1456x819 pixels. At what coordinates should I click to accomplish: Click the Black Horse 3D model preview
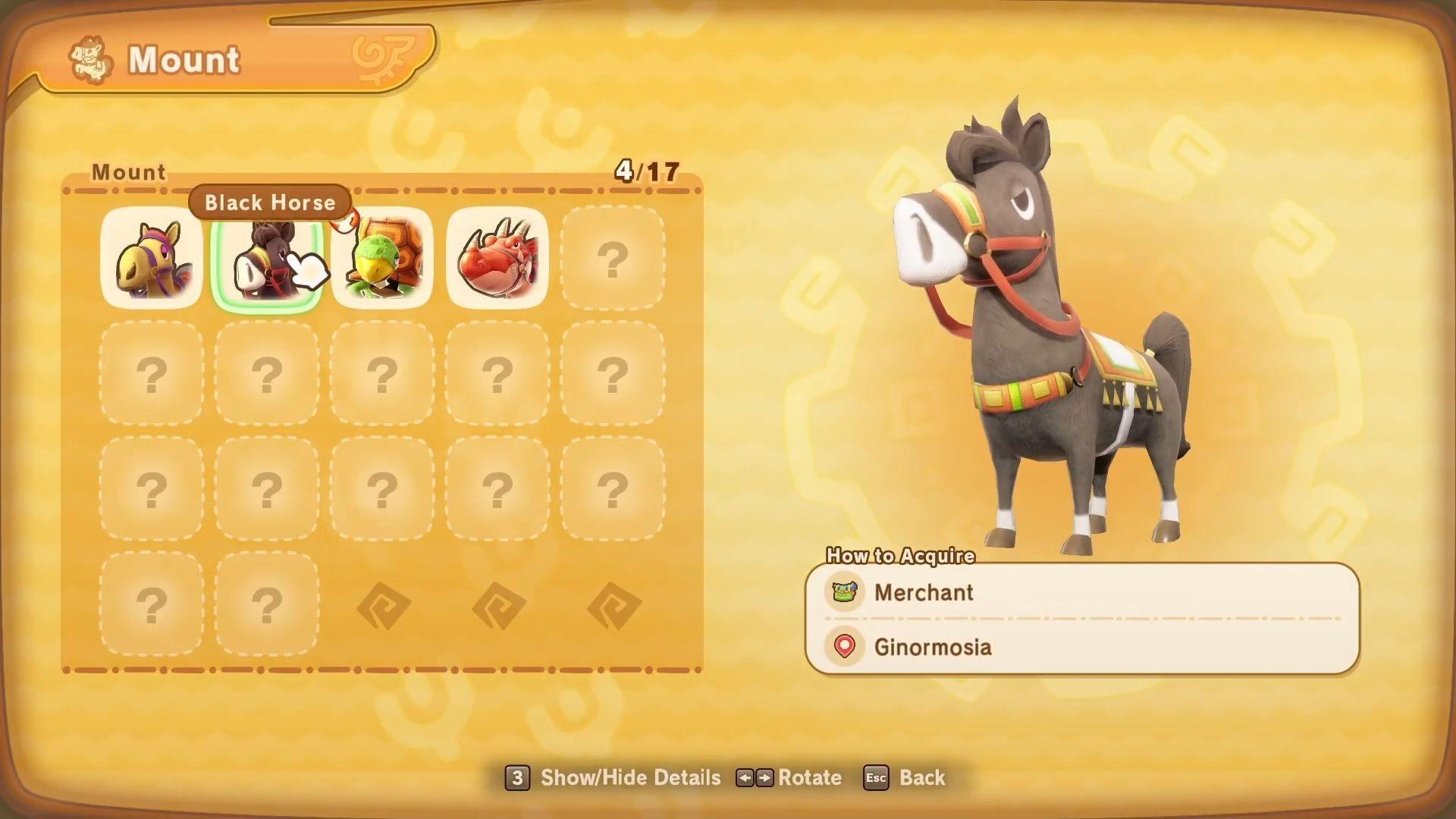point(1062,326)
